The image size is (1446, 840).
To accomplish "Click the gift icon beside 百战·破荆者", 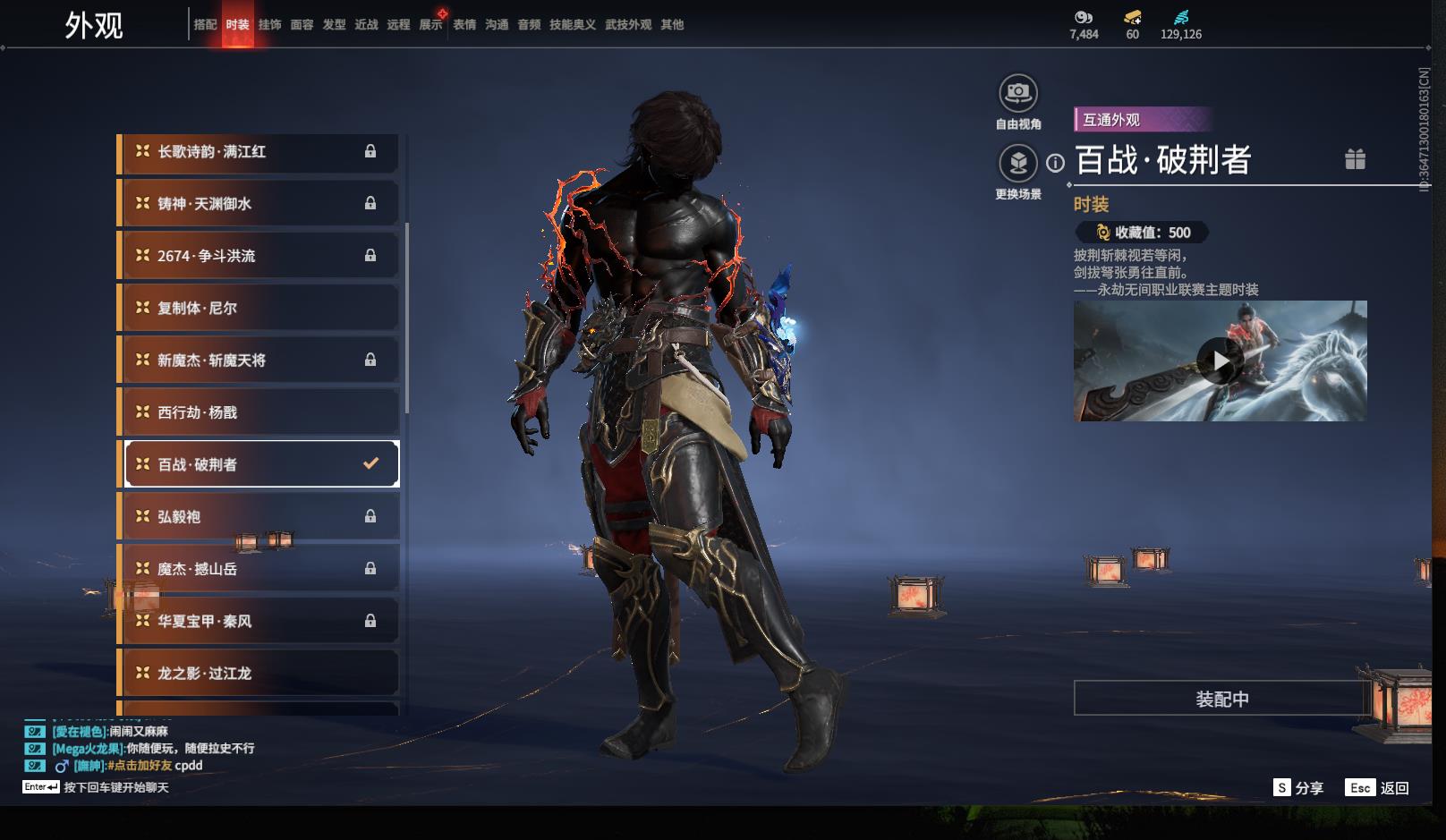I will point(1355,159).
